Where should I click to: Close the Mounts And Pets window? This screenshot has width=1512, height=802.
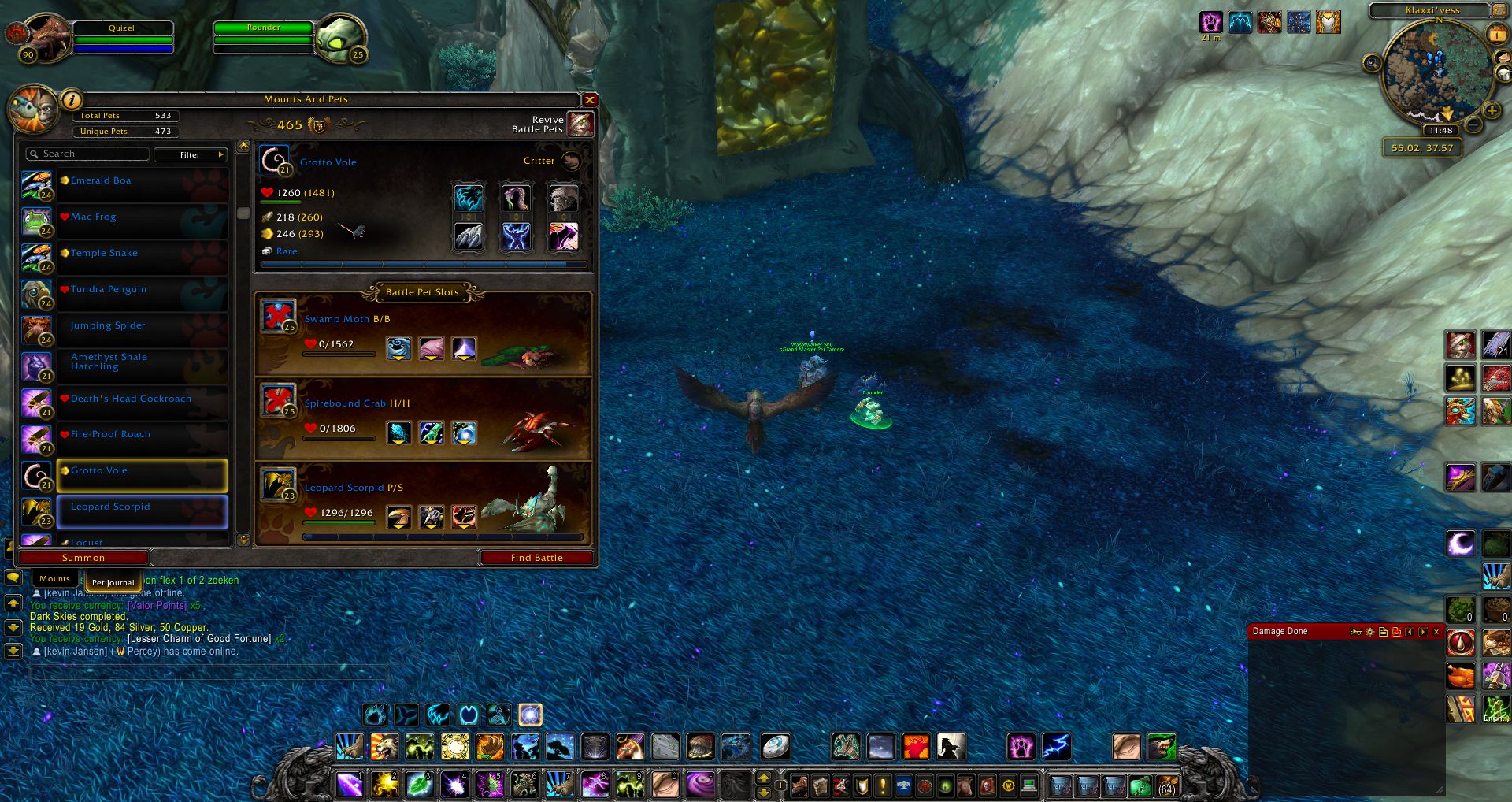click(589, 100)
